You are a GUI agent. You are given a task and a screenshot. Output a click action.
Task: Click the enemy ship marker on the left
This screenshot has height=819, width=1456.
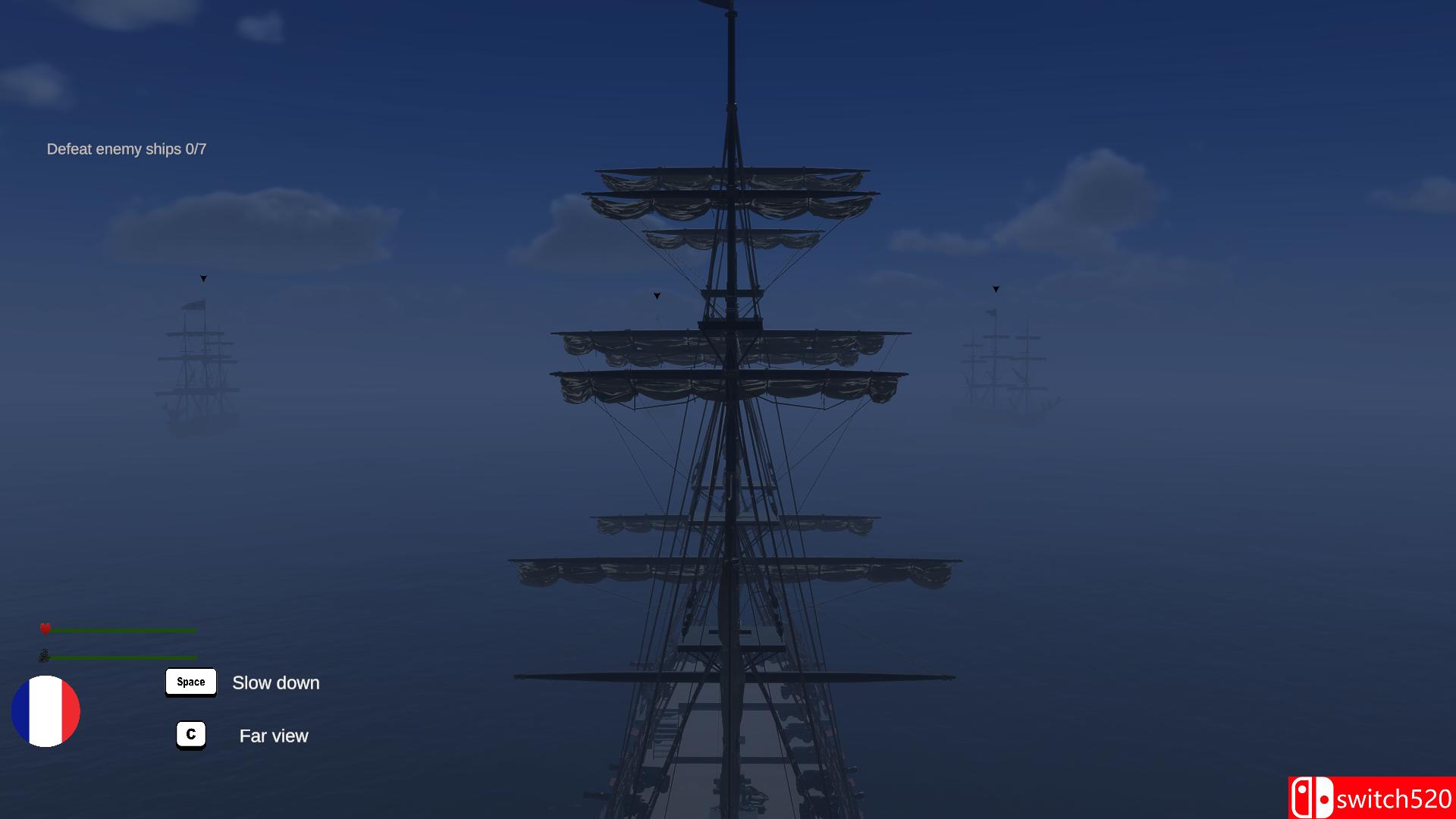[x=202, y=279]
